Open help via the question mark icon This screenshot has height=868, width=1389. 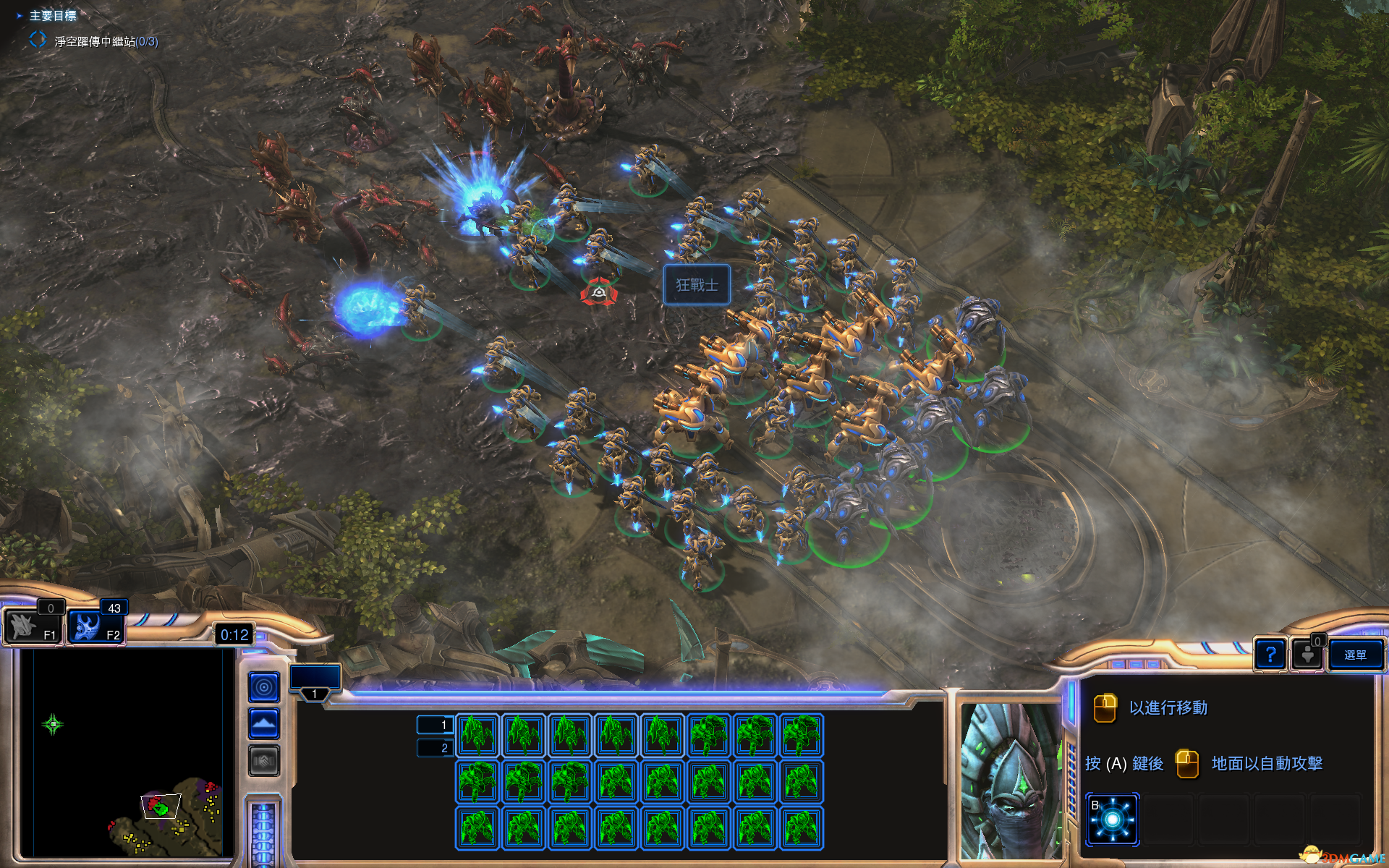pyautogui.click(x=1271, y=655)
